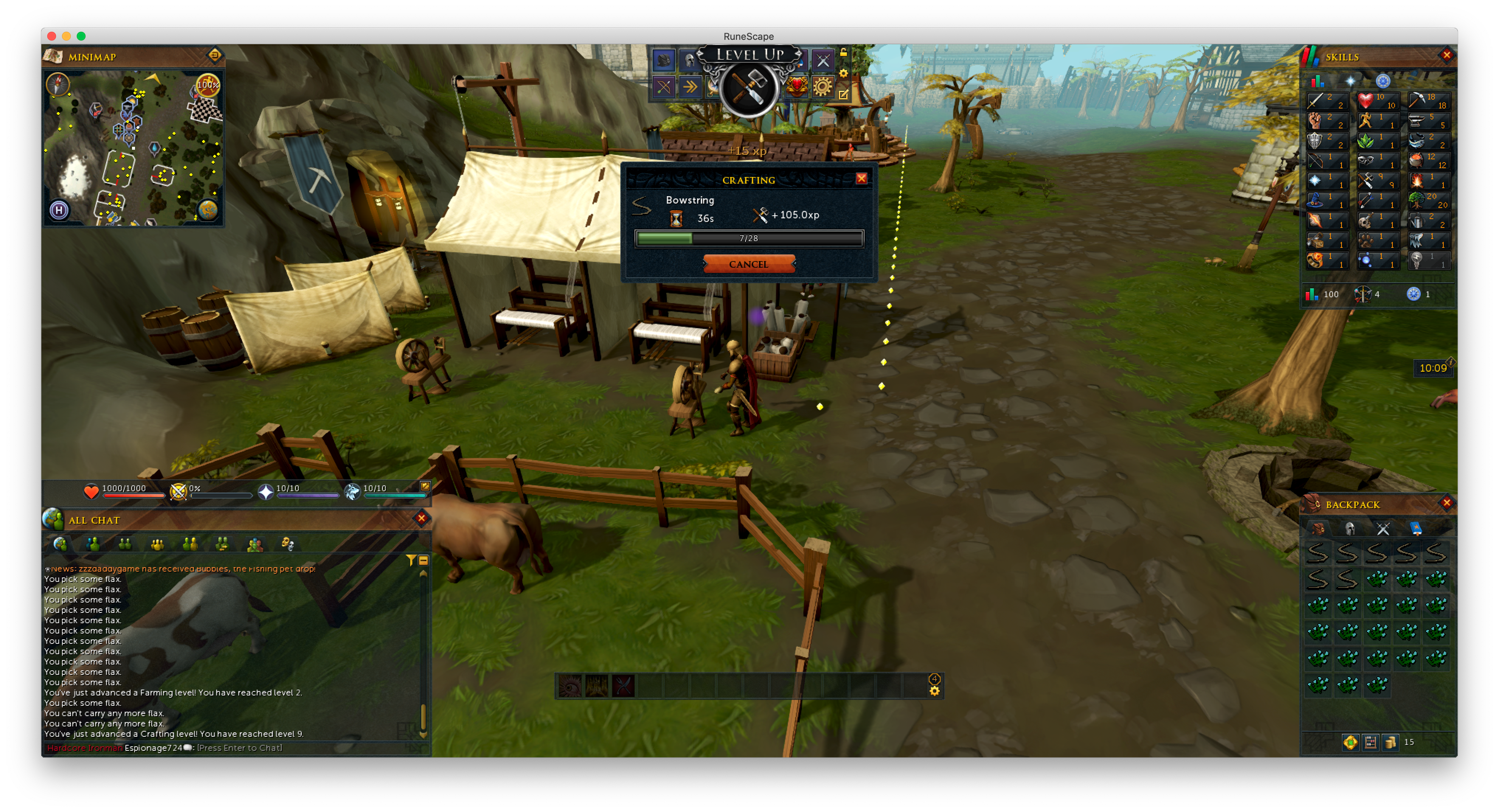Close the Backpack panel
This screenshot has width=1499, height=812.
[1447, 503]
